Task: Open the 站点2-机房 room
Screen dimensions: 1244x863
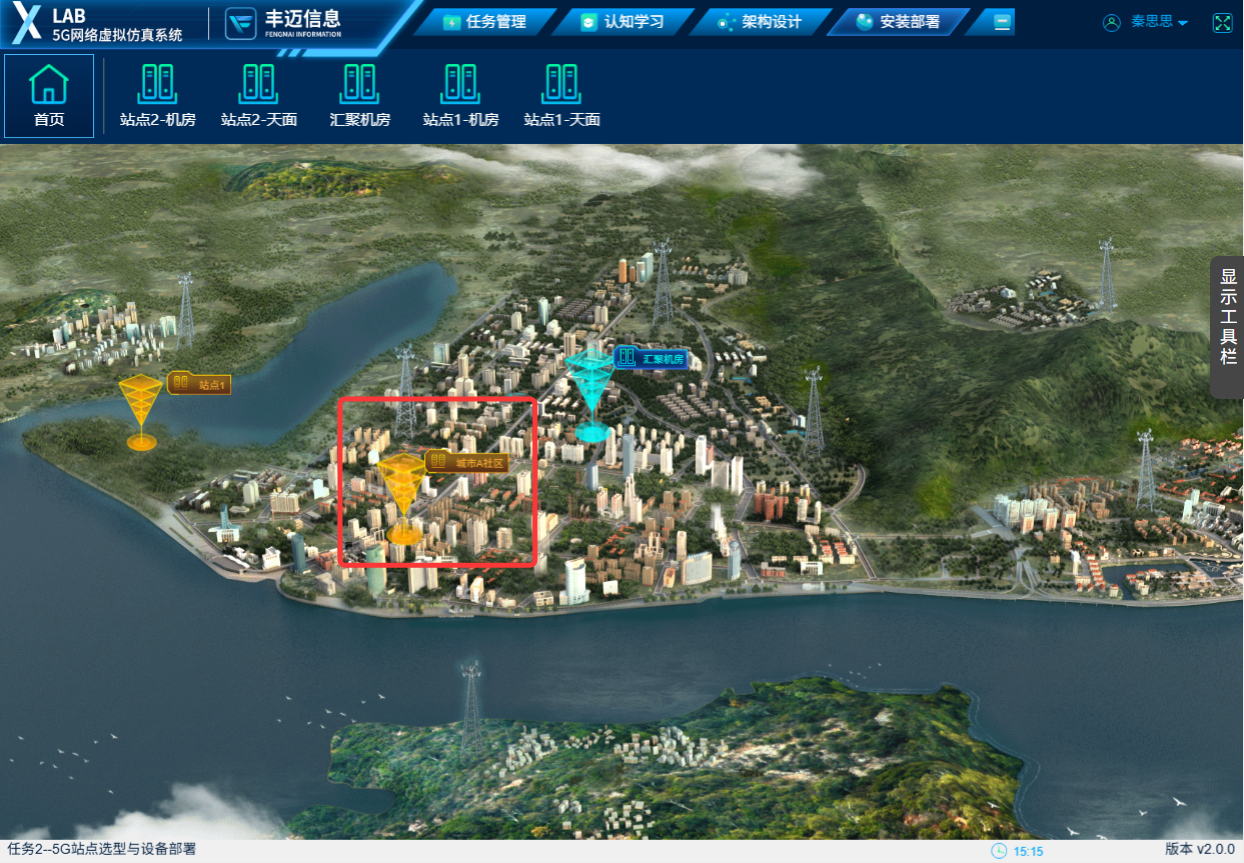Action: pos(158,96)
